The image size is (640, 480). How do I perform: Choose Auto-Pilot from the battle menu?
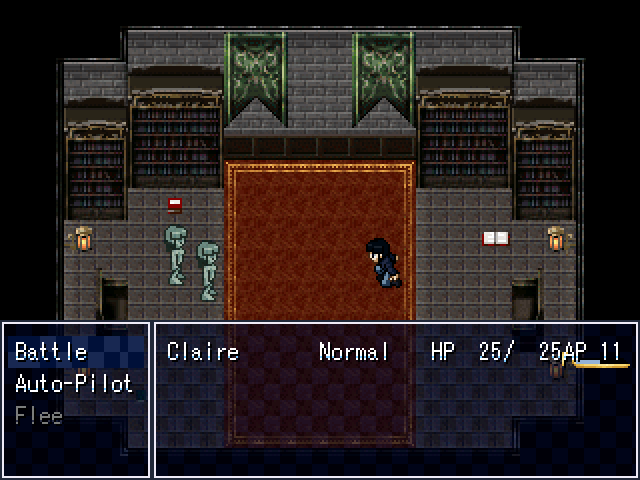74,384
